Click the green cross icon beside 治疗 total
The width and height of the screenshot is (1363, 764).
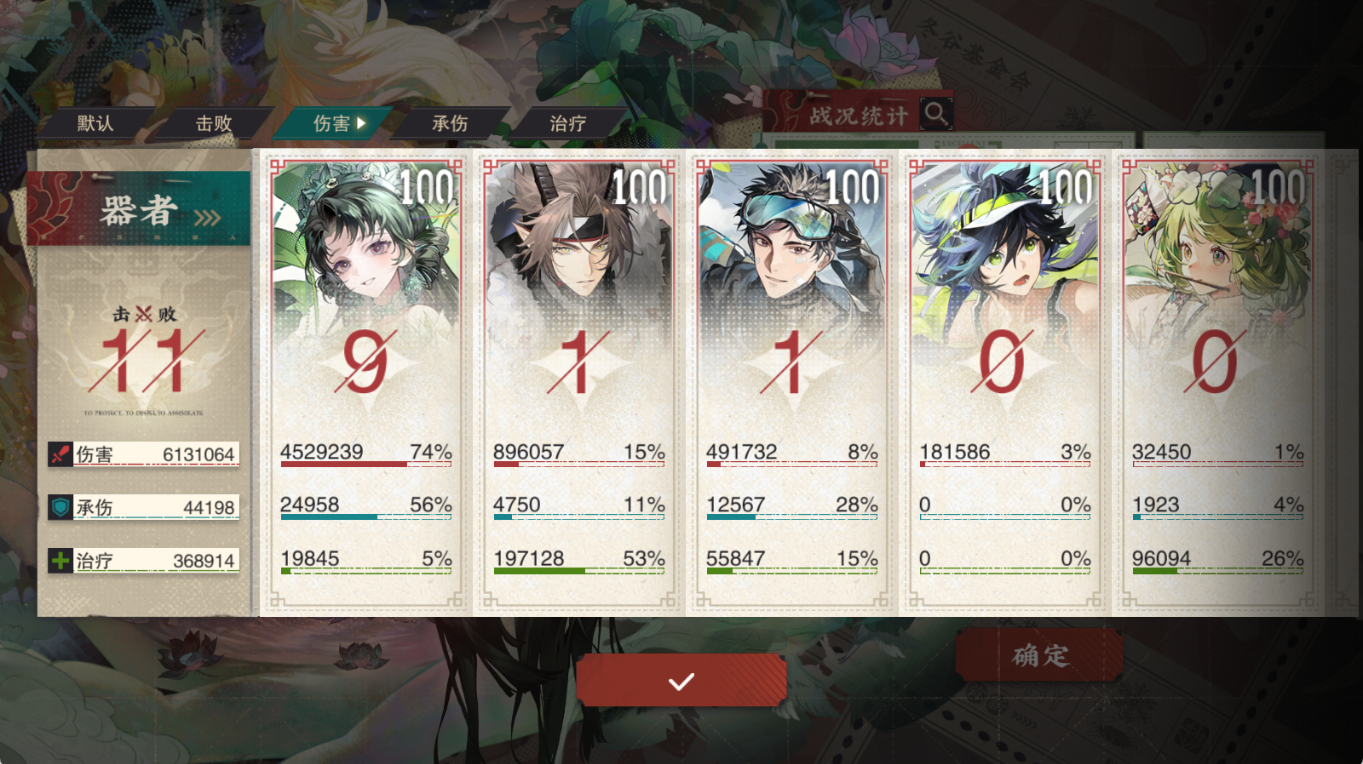[x=60, y=558]
